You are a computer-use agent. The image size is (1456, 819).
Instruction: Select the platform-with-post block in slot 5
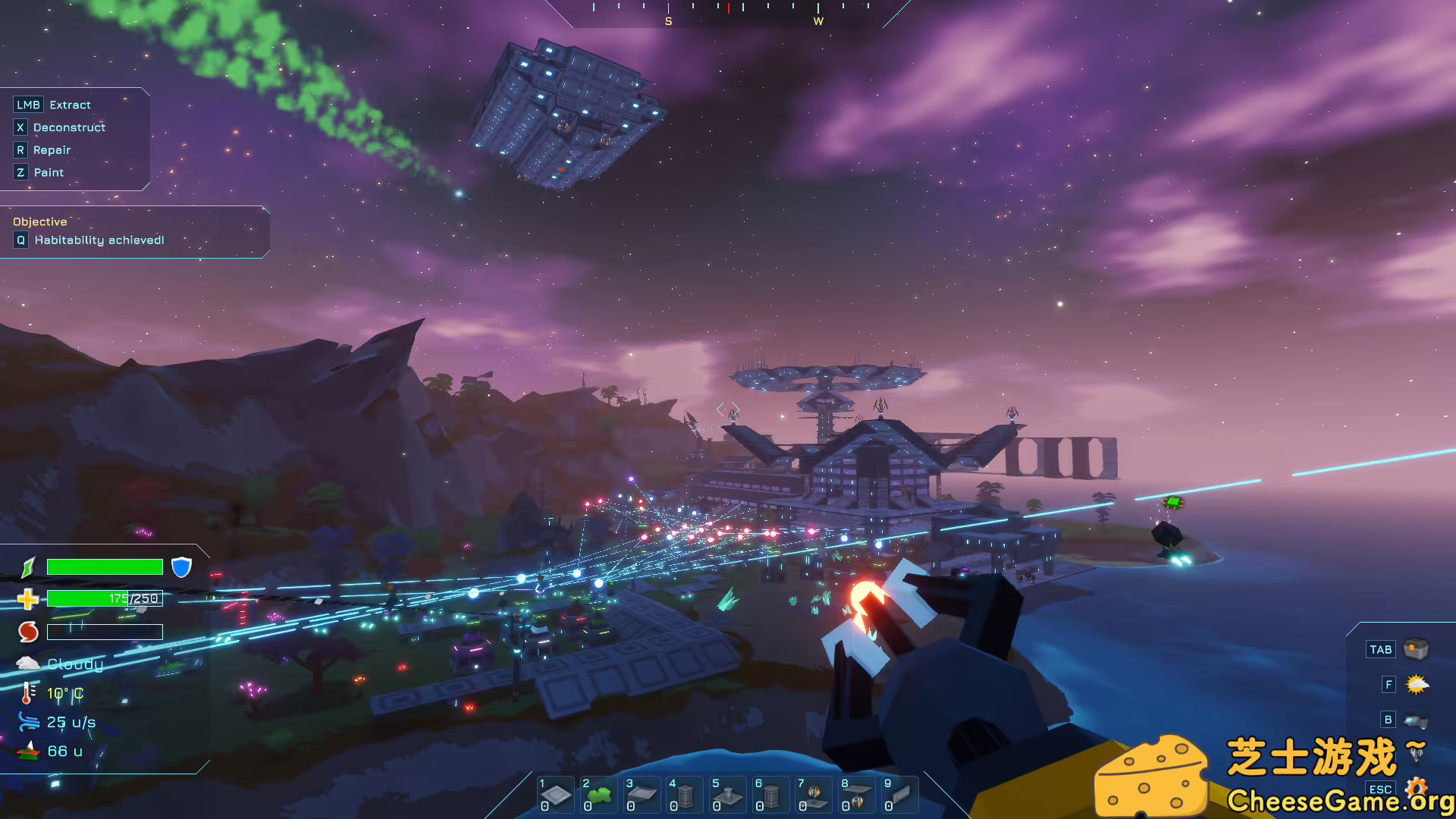click(x=728, y=795)
